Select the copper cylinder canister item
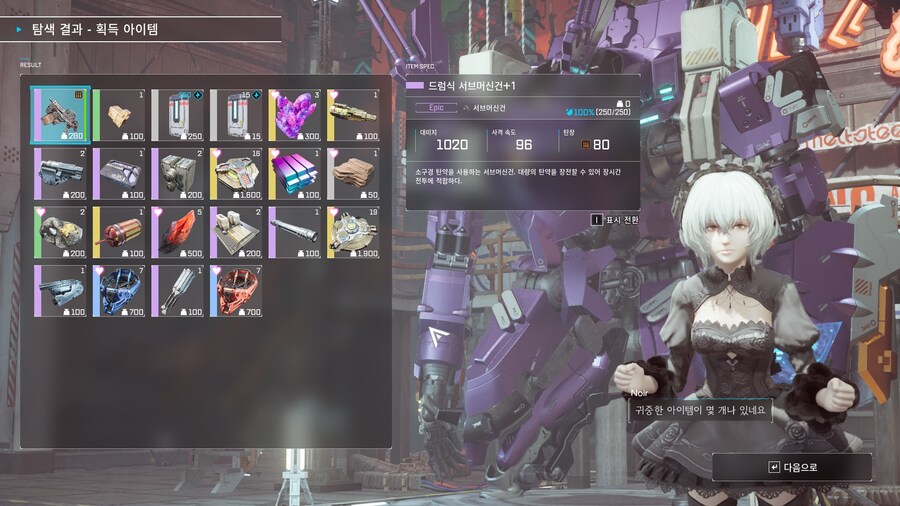 (120, 231)
